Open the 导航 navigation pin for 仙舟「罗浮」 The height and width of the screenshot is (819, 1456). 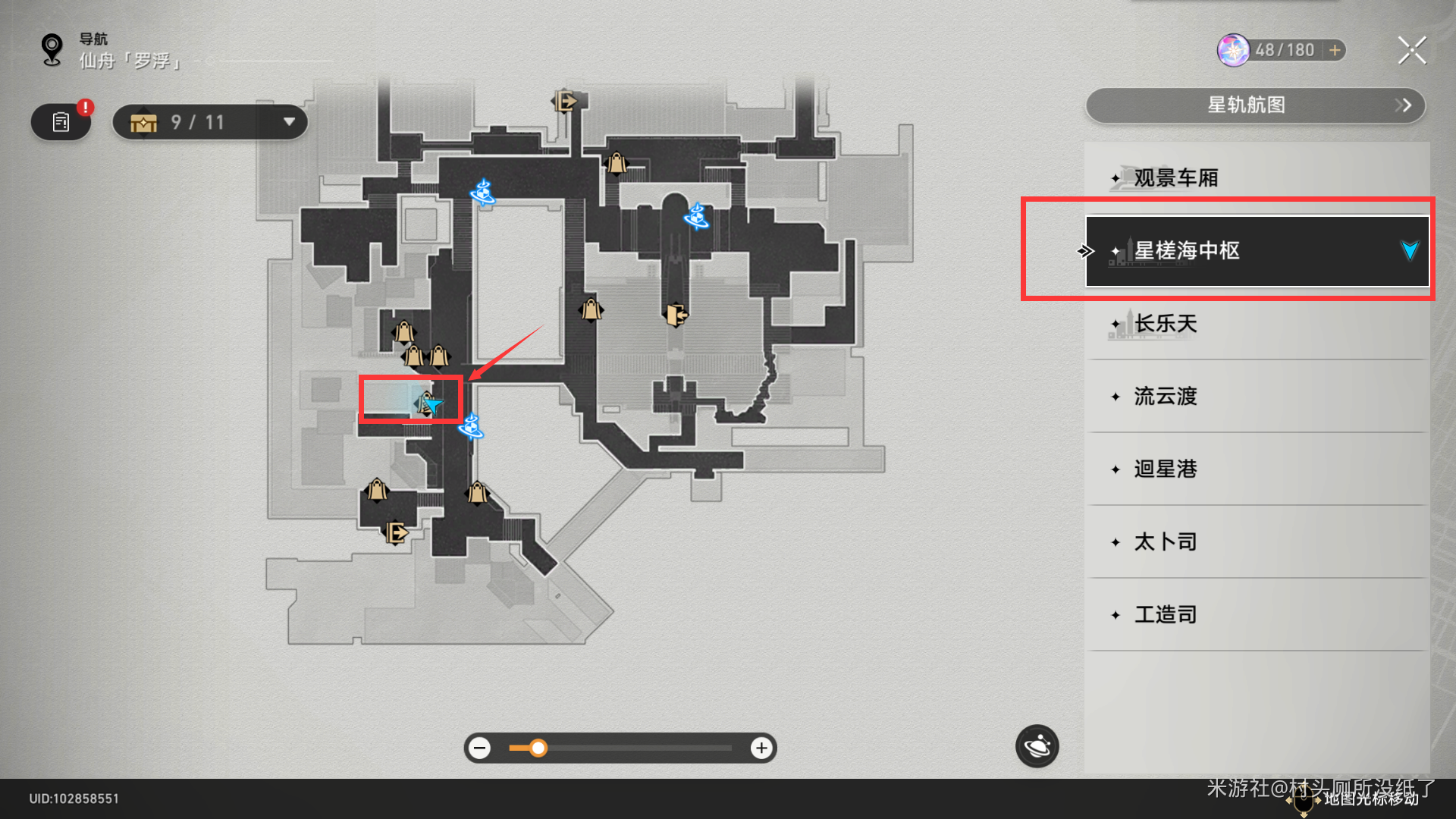pos(52,50)
